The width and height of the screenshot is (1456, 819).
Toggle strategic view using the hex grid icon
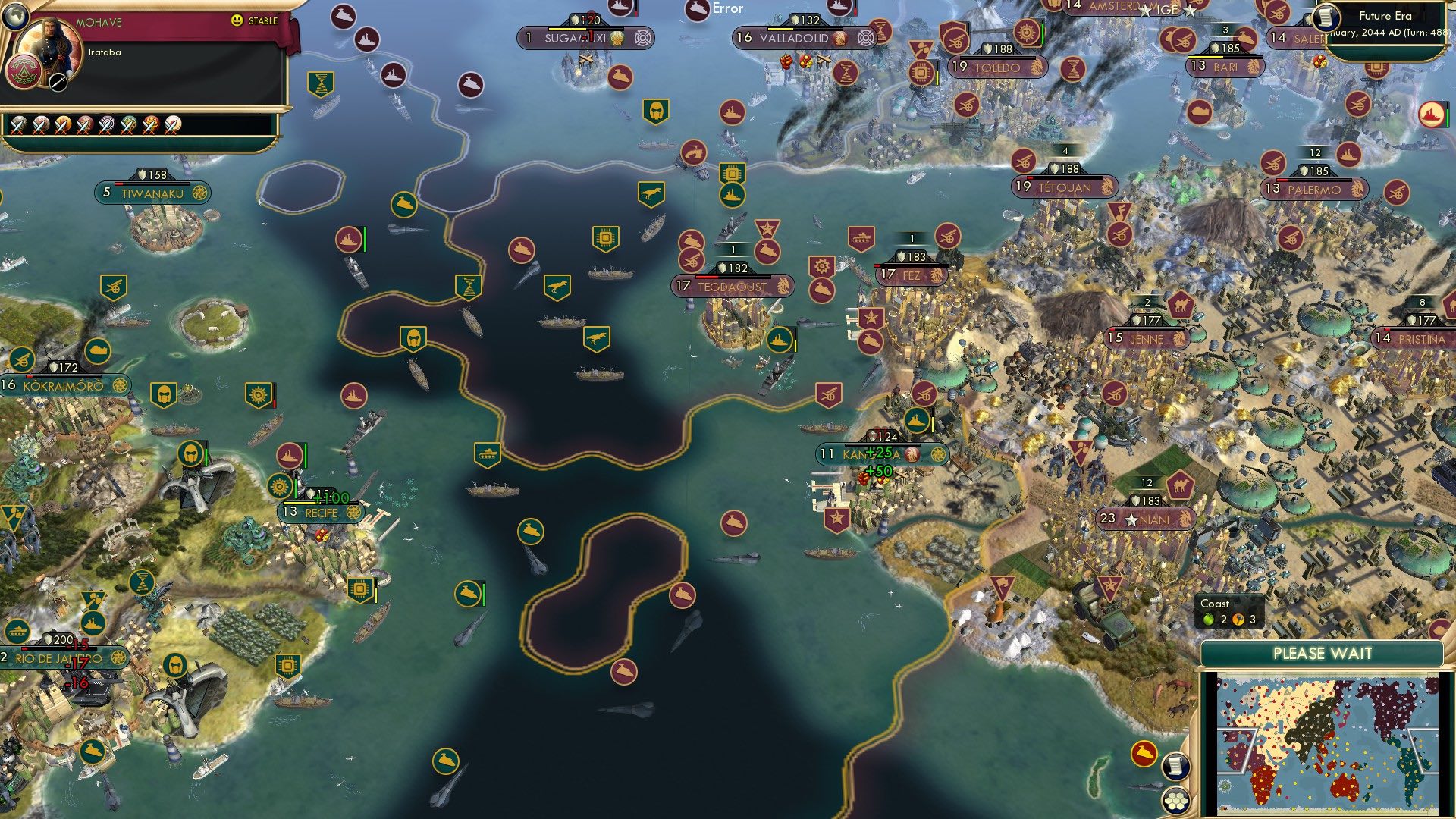pos(1177,801)
